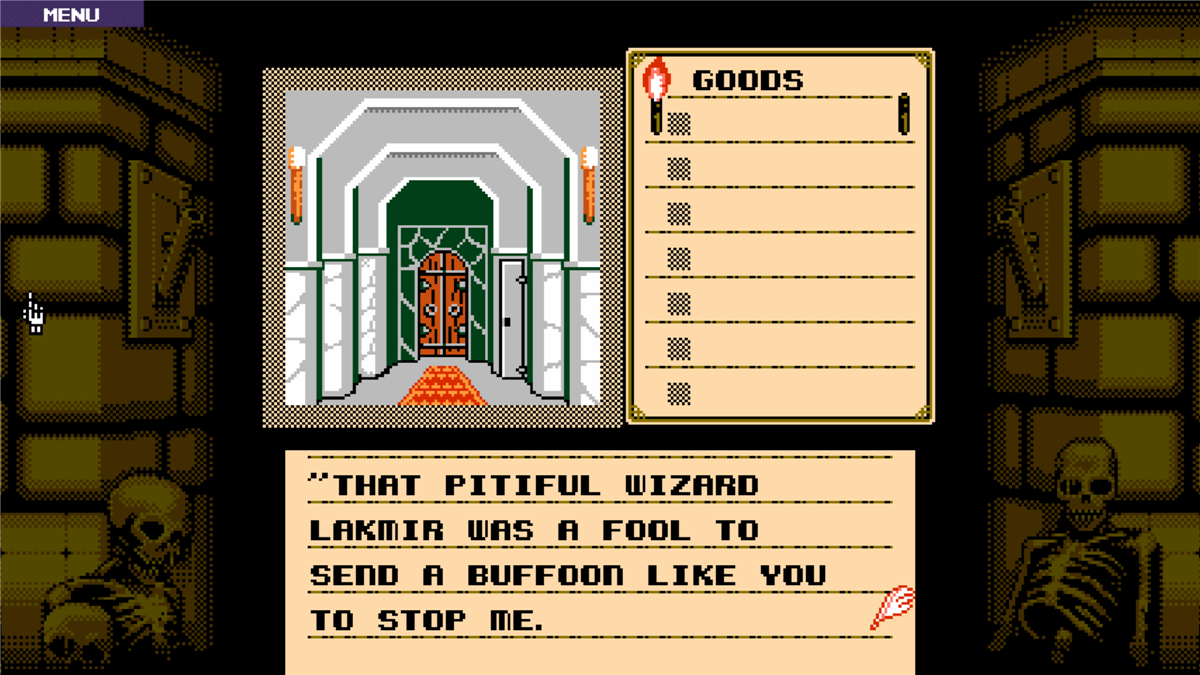This screenshot has width=1200, height=675.
Task: Click the red quill to continue dialogue
Action: point(892,608)
